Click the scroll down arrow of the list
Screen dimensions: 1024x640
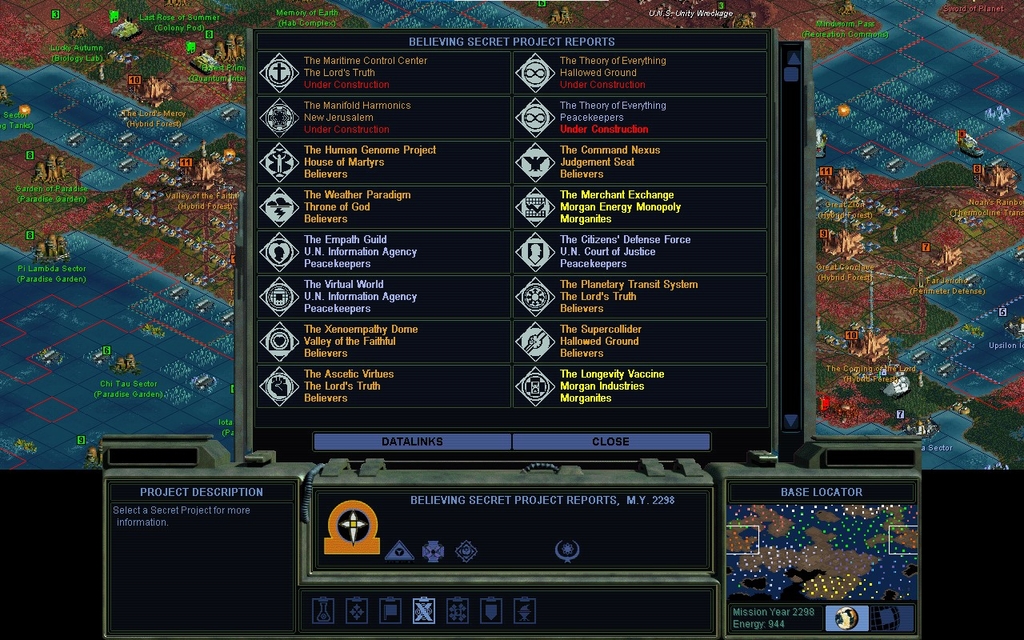tap(791, 421)
